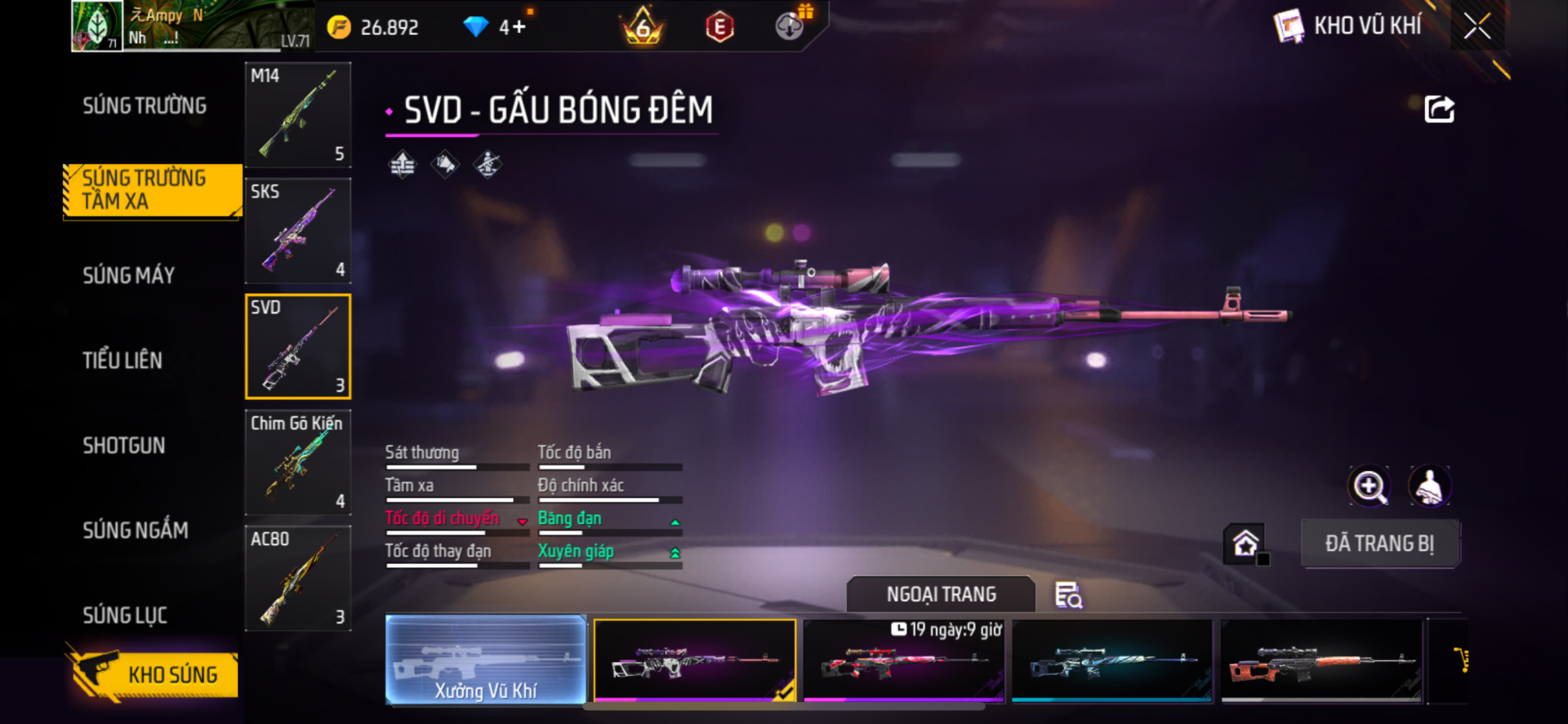Open the Tiểu Liên weapon category
The height and width of the screenshot is (724, 1568).
pos(122,361)
